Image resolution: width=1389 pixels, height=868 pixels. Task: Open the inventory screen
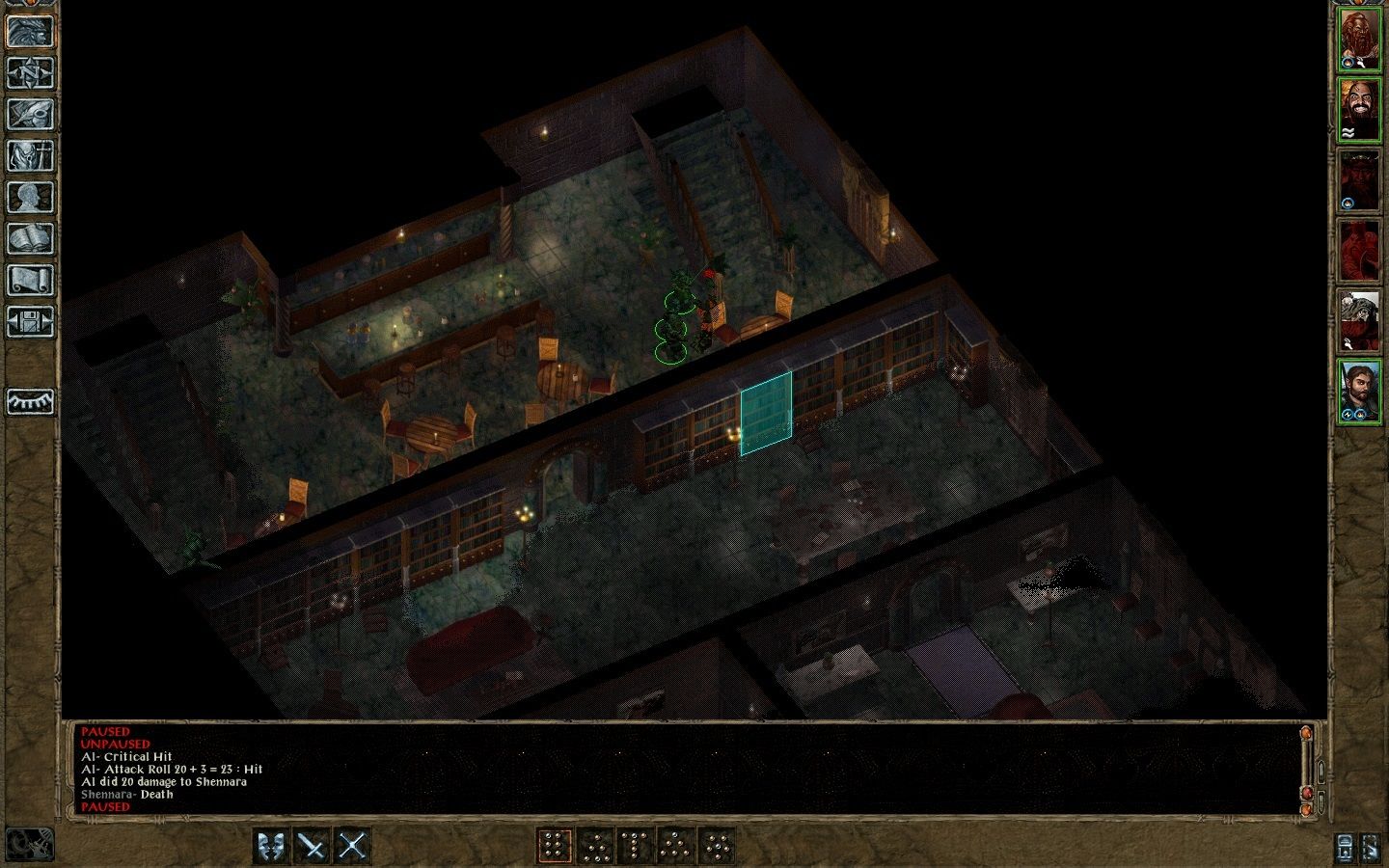pos(30,155)
